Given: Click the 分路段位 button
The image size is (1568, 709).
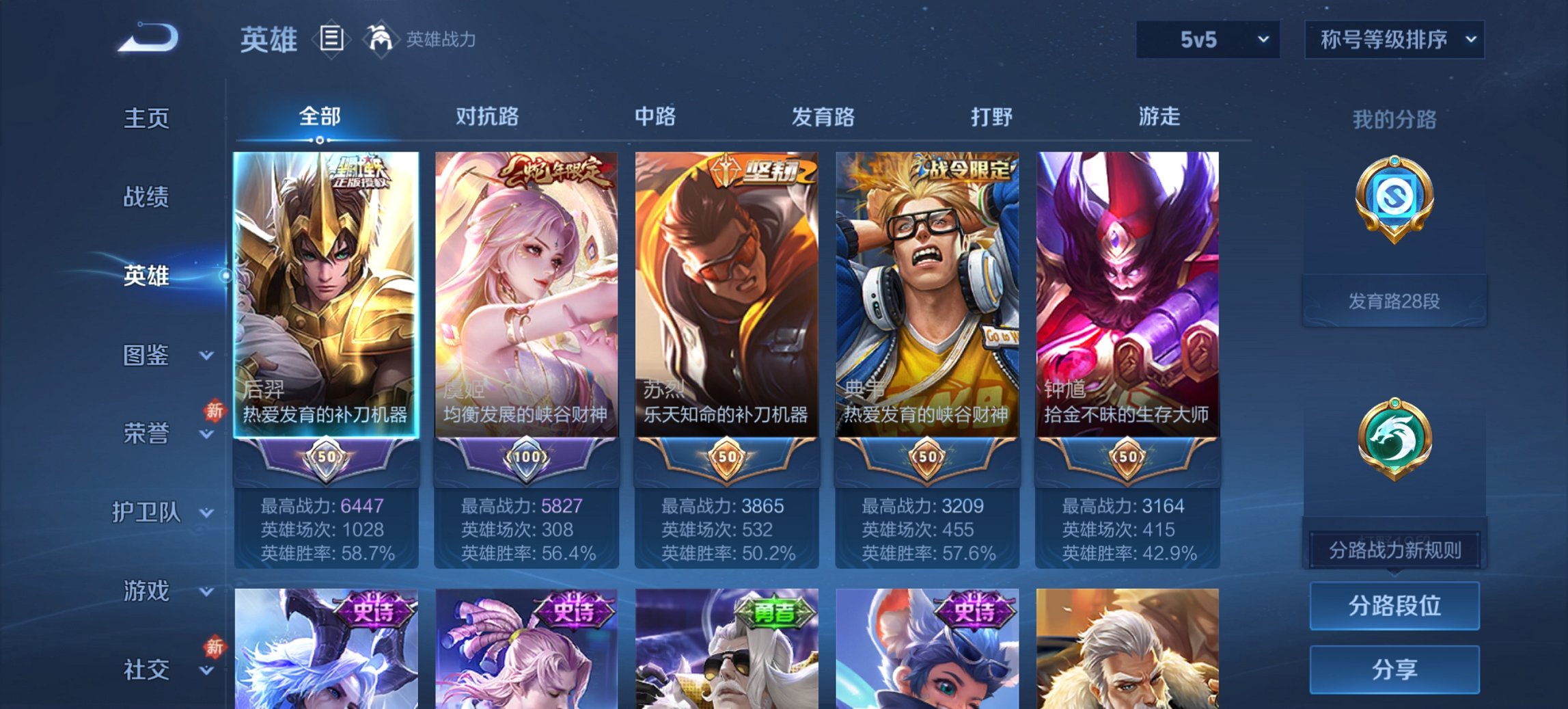Looking at the screenshot, I should pyautogui.click(x=1394, y=606).
